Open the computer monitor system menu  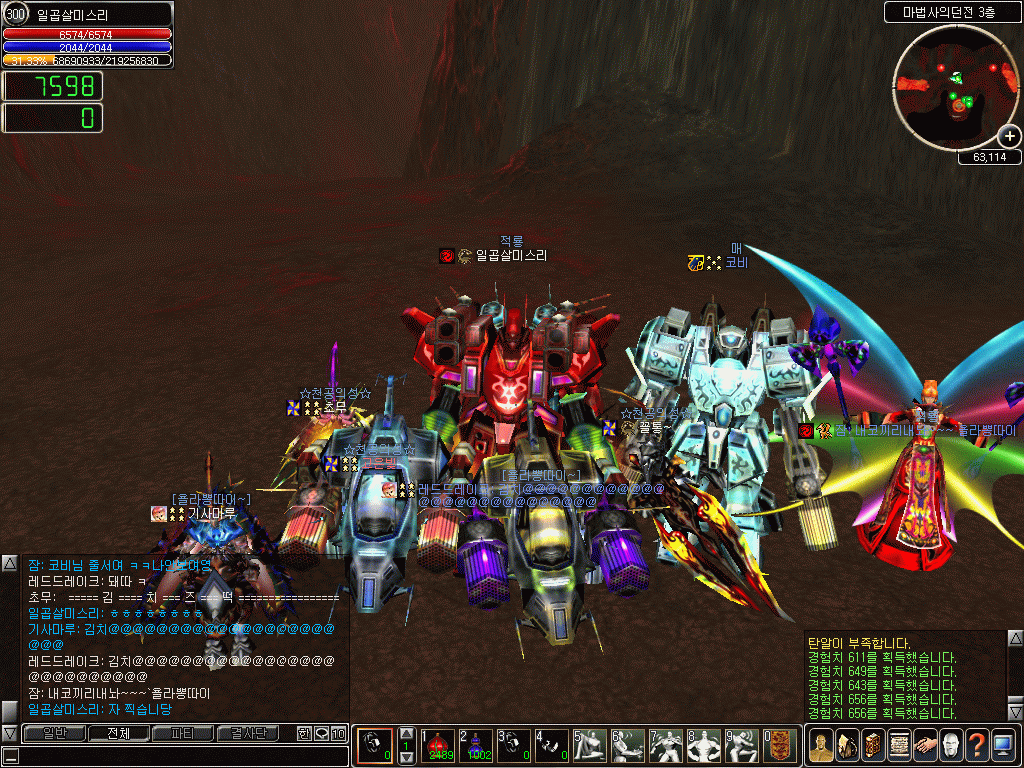[x=1003, y=746]
